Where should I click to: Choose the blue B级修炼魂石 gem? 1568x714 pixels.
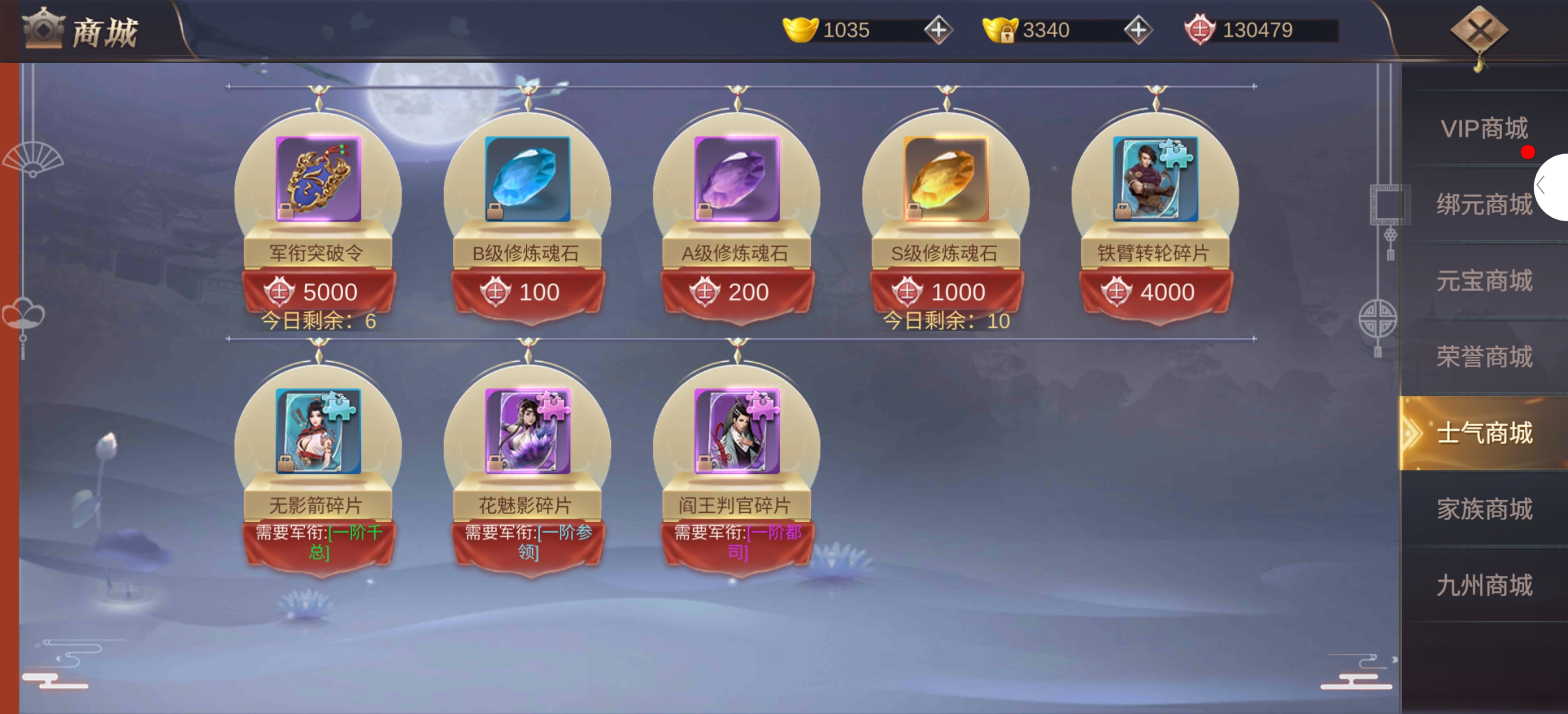pyautogui.click(x=527, y=179)
